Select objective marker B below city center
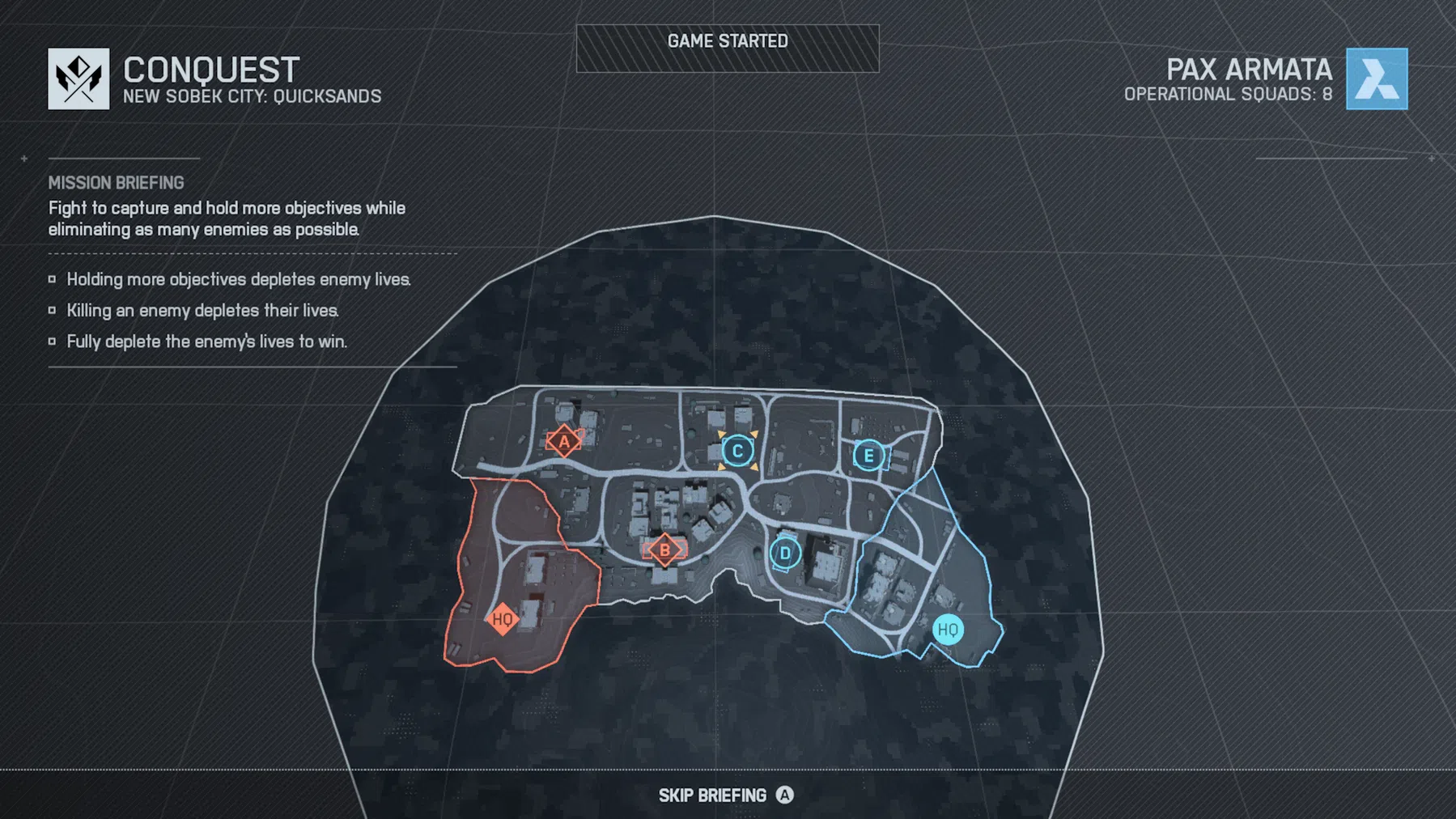Image resolution: width=1456 pixels, height=819 pixels. point(665,549)
